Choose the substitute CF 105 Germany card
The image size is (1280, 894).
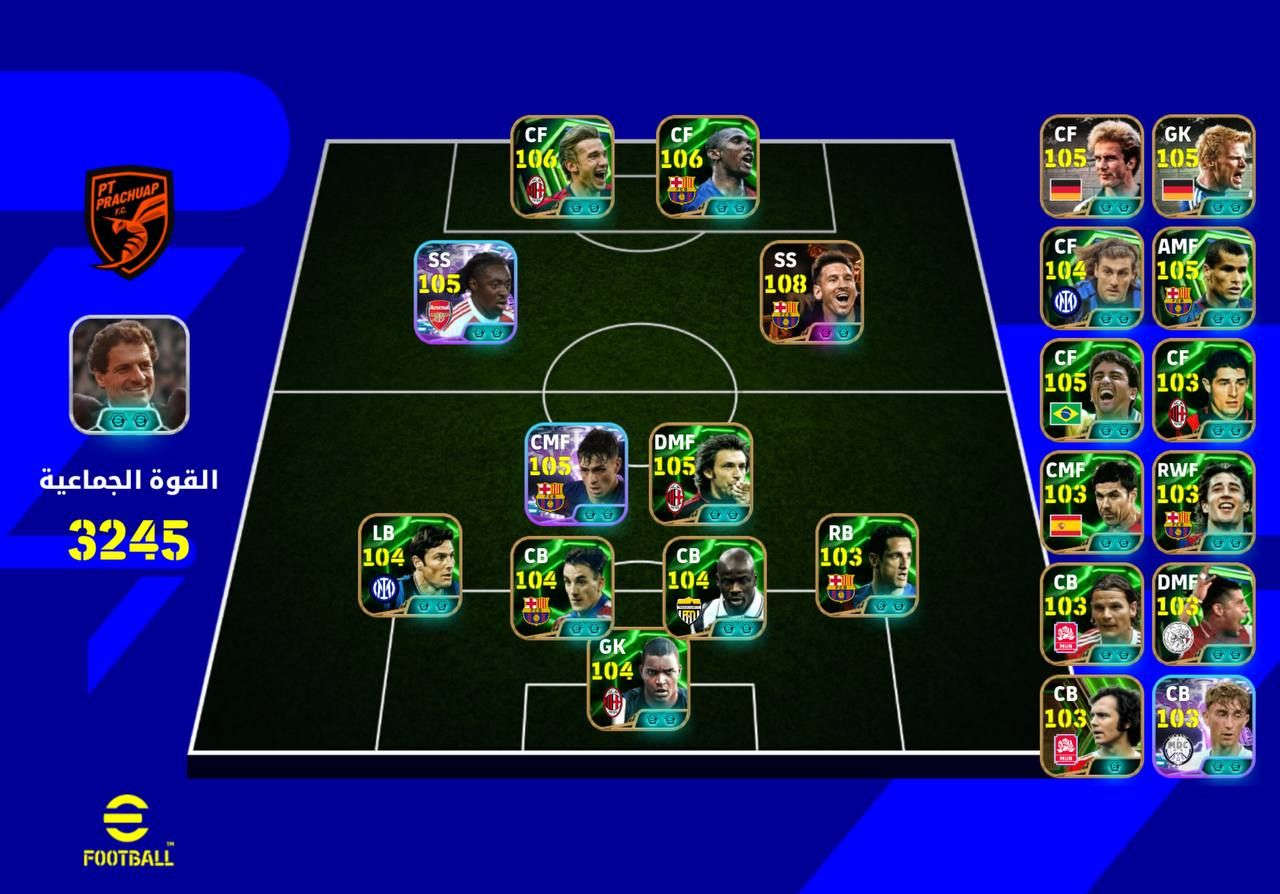tap(1091, 166)
